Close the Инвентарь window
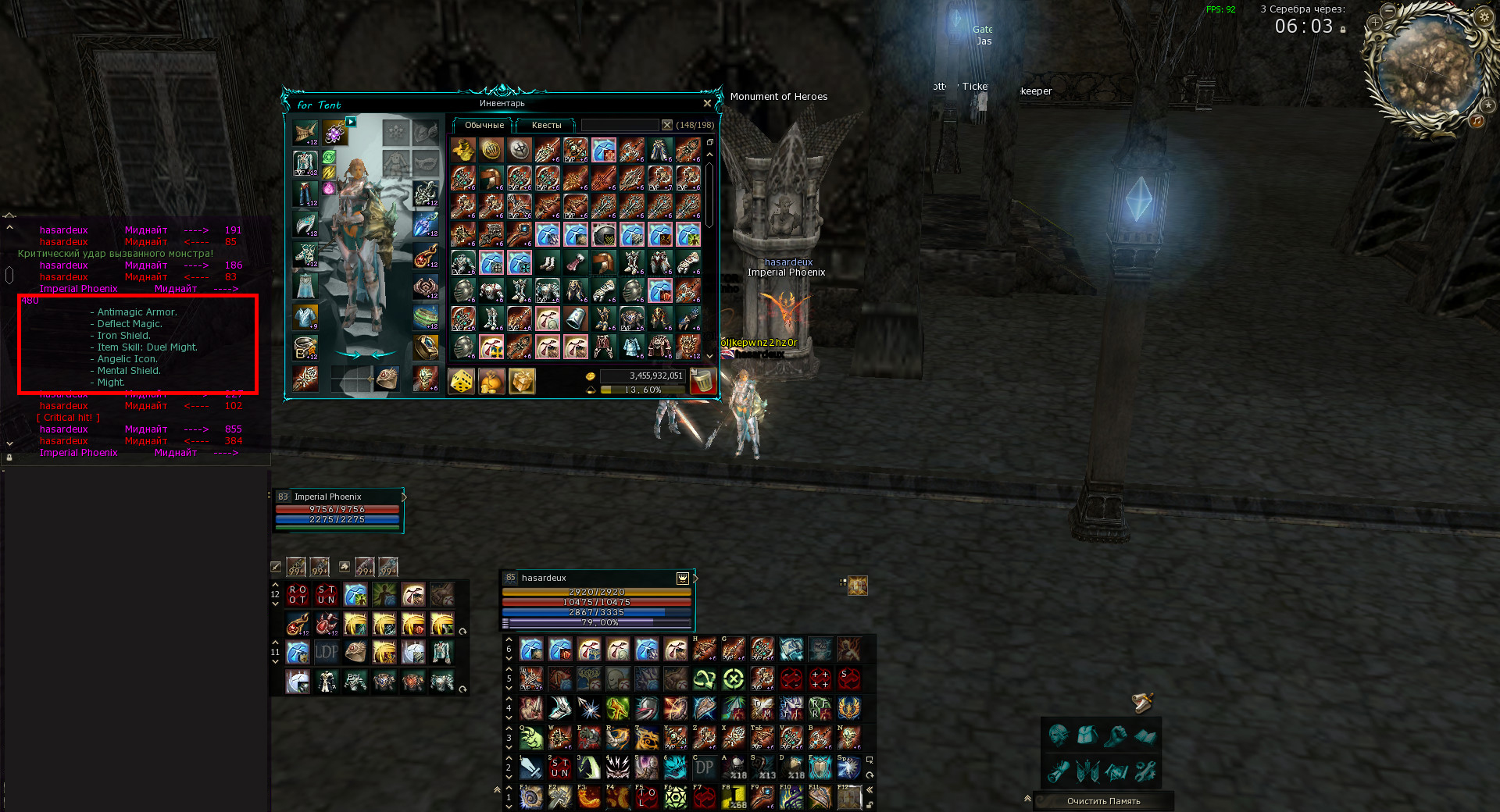Screen dimensions: 1500x812 [707, 103]
